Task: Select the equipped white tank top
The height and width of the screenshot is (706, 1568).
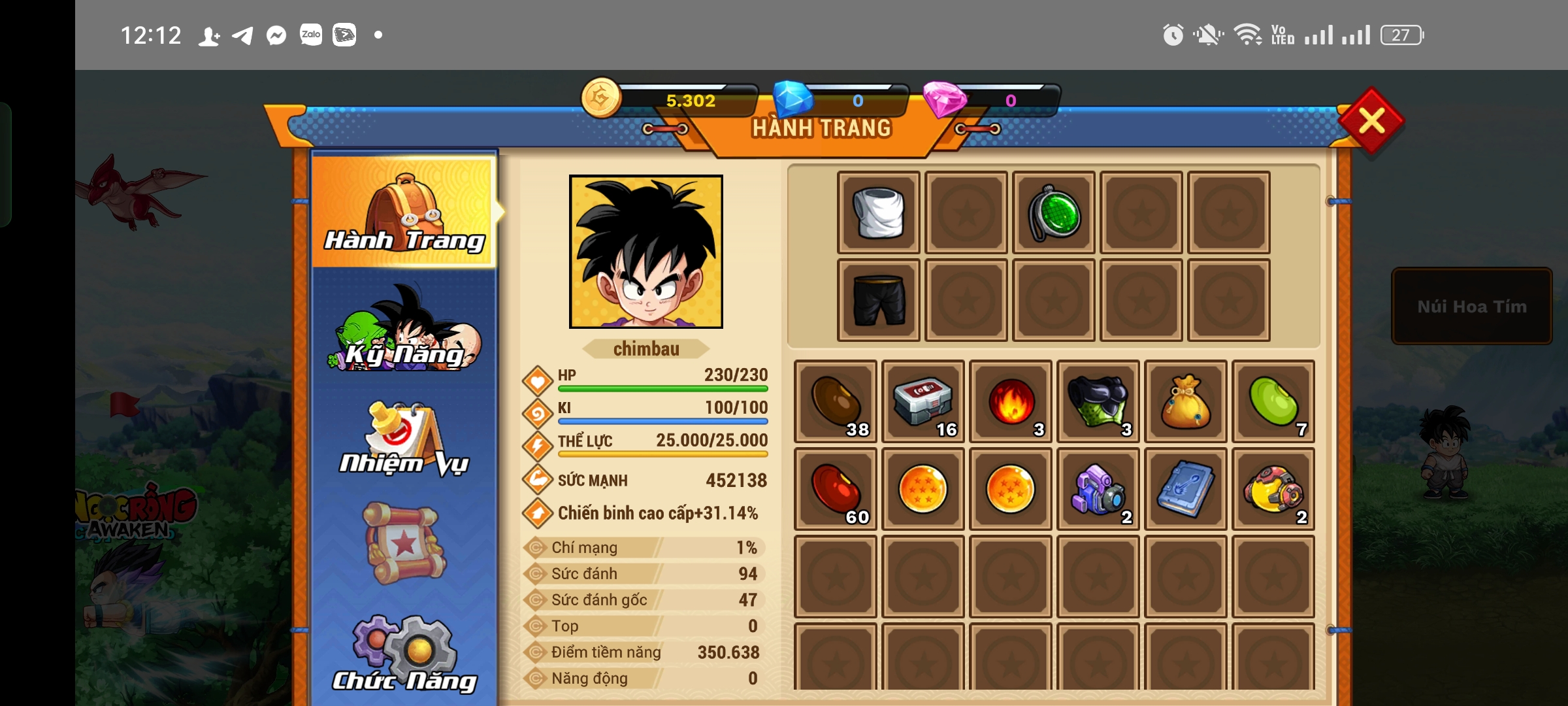Action: (x=879, y=213)
